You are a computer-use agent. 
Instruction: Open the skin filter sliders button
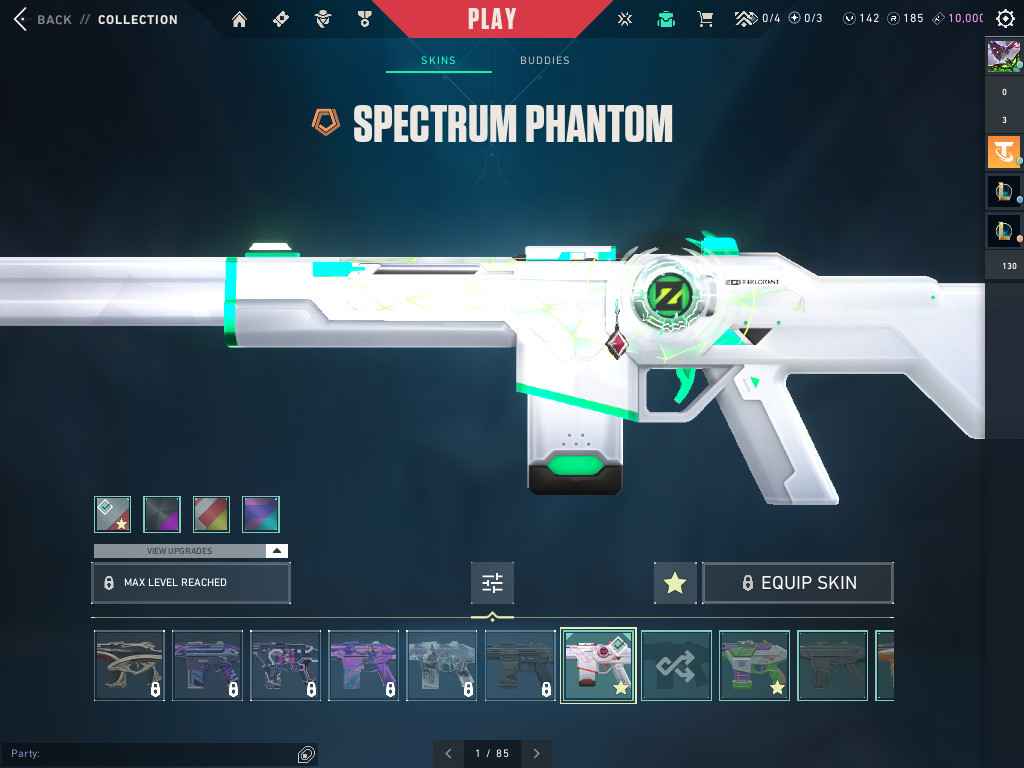click(x=492, y=583)
